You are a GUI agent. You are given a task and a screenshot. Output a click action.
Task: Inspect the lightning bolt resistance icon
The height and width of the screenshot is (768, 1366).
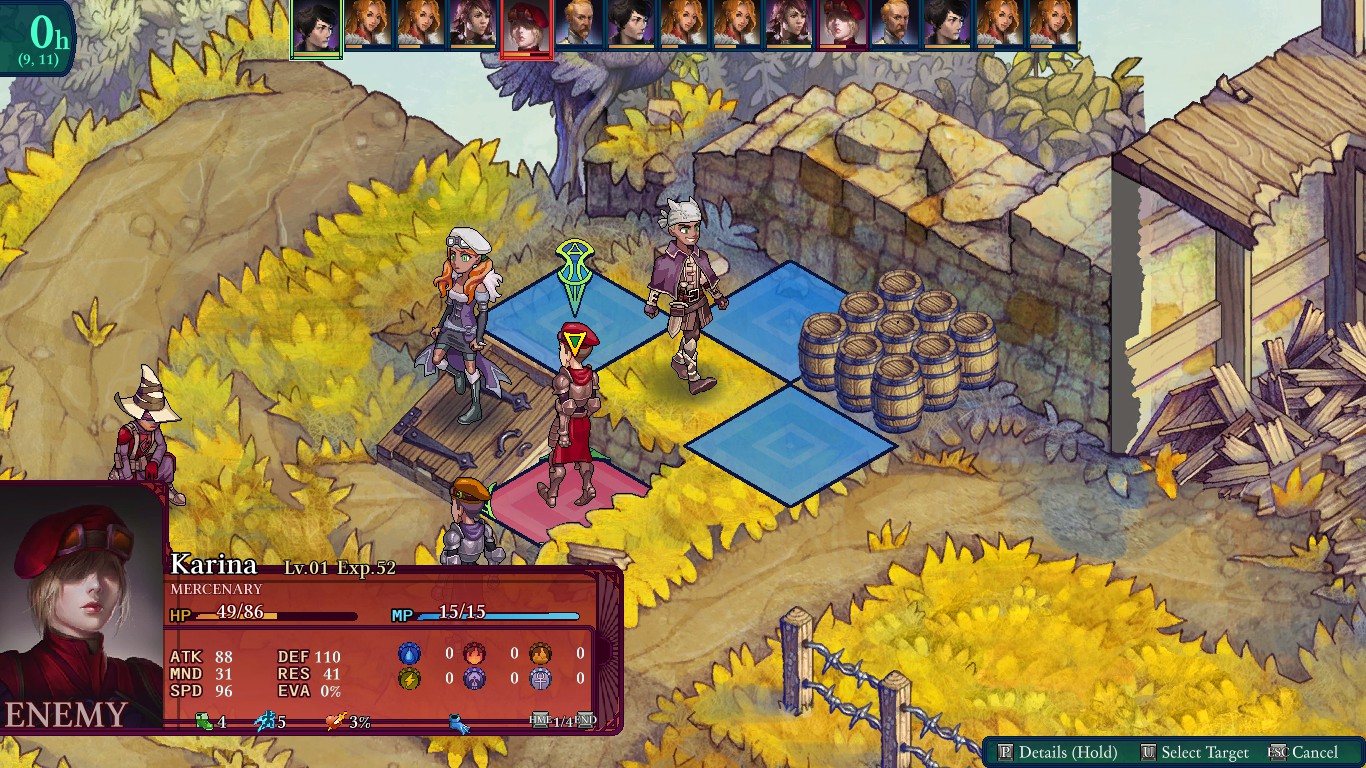coord(410,680)
